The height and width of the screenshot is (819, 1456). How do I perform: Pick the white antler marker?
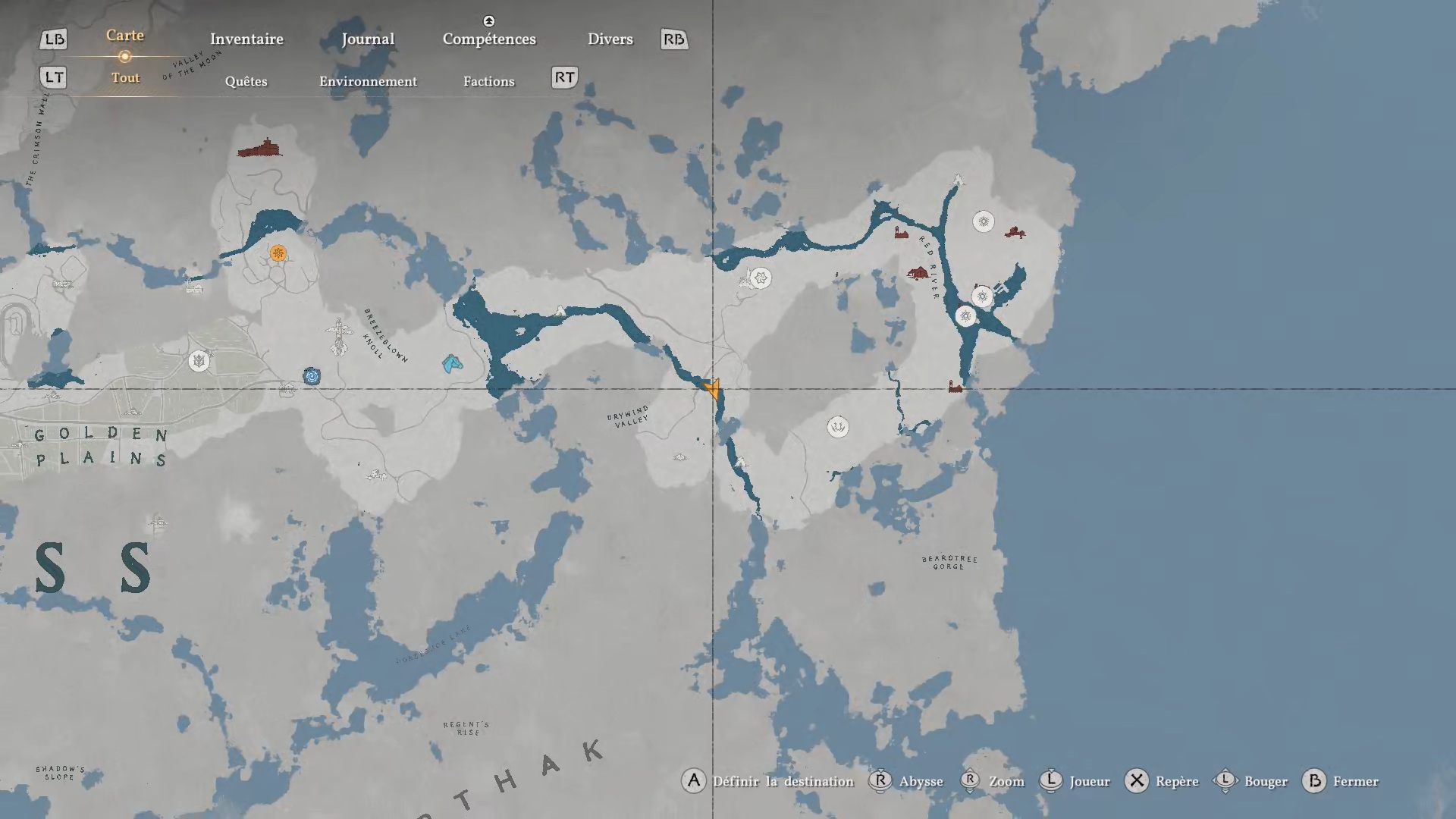coord(837,427)
